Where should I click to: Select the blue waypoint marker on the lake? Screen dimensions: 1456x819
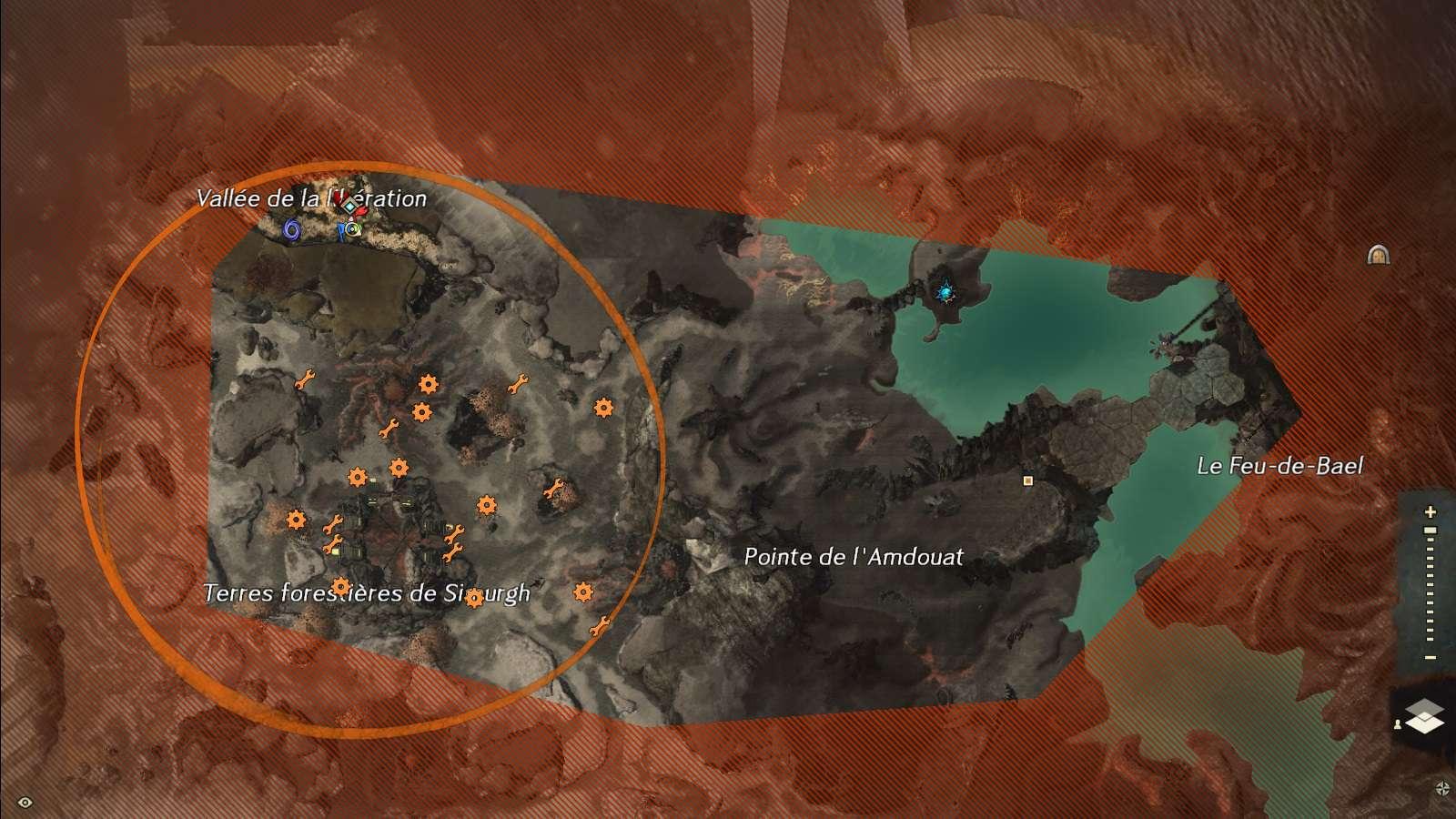coord(945,292)
